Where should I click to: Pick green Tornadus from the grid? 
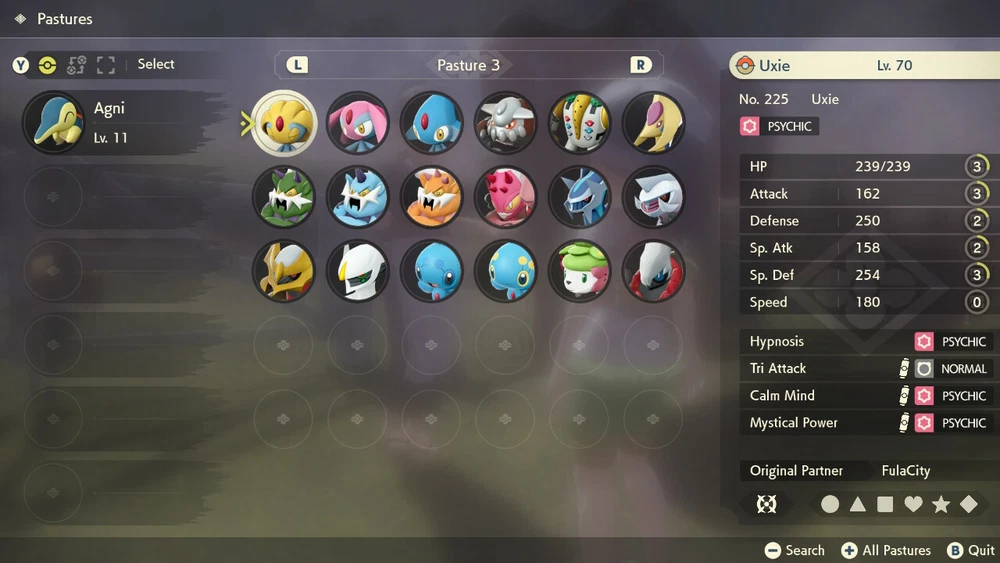284,197
